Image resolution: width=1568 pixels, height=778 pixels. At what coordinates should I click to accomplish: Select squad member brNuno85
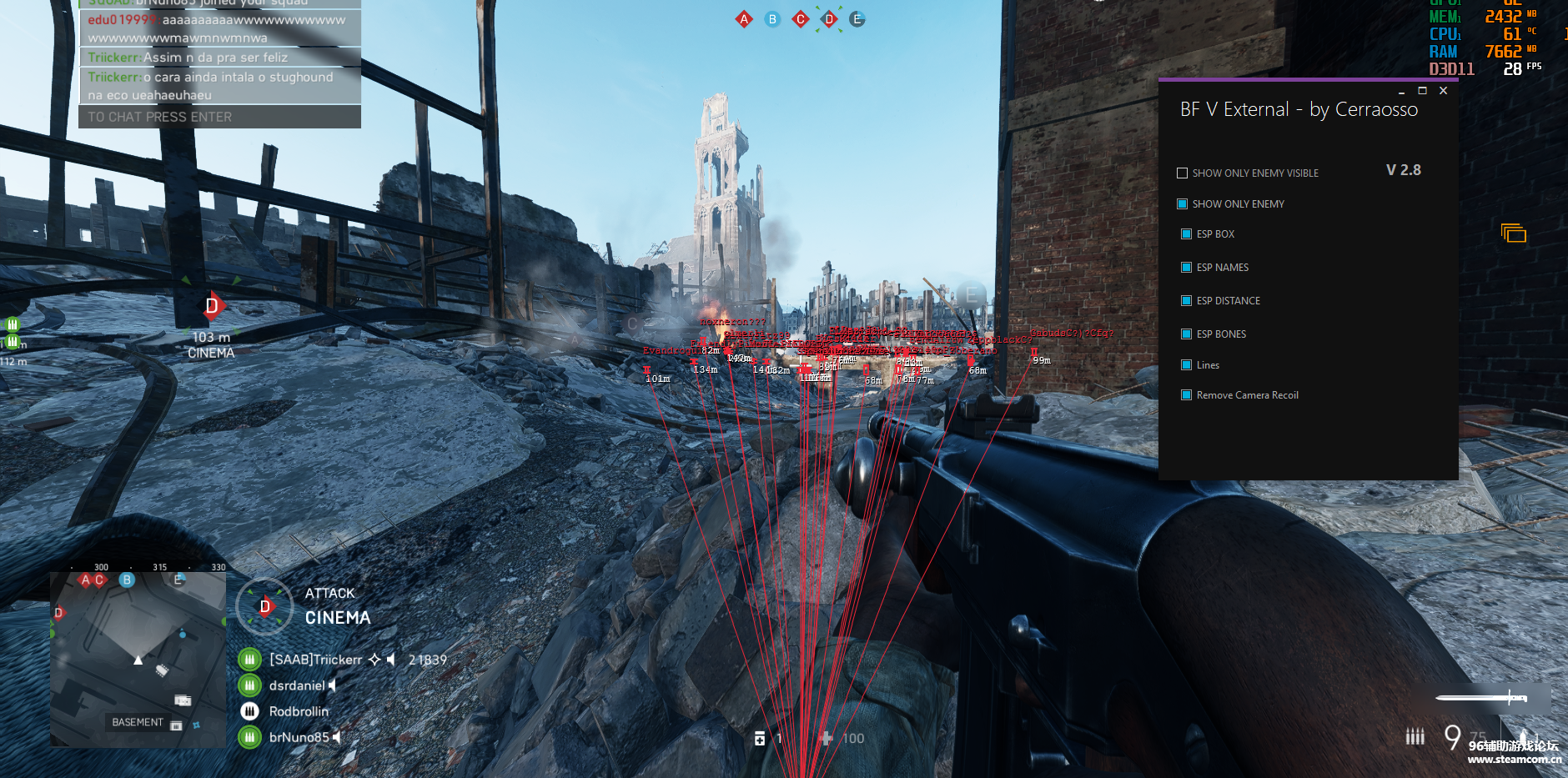(299, 737)
